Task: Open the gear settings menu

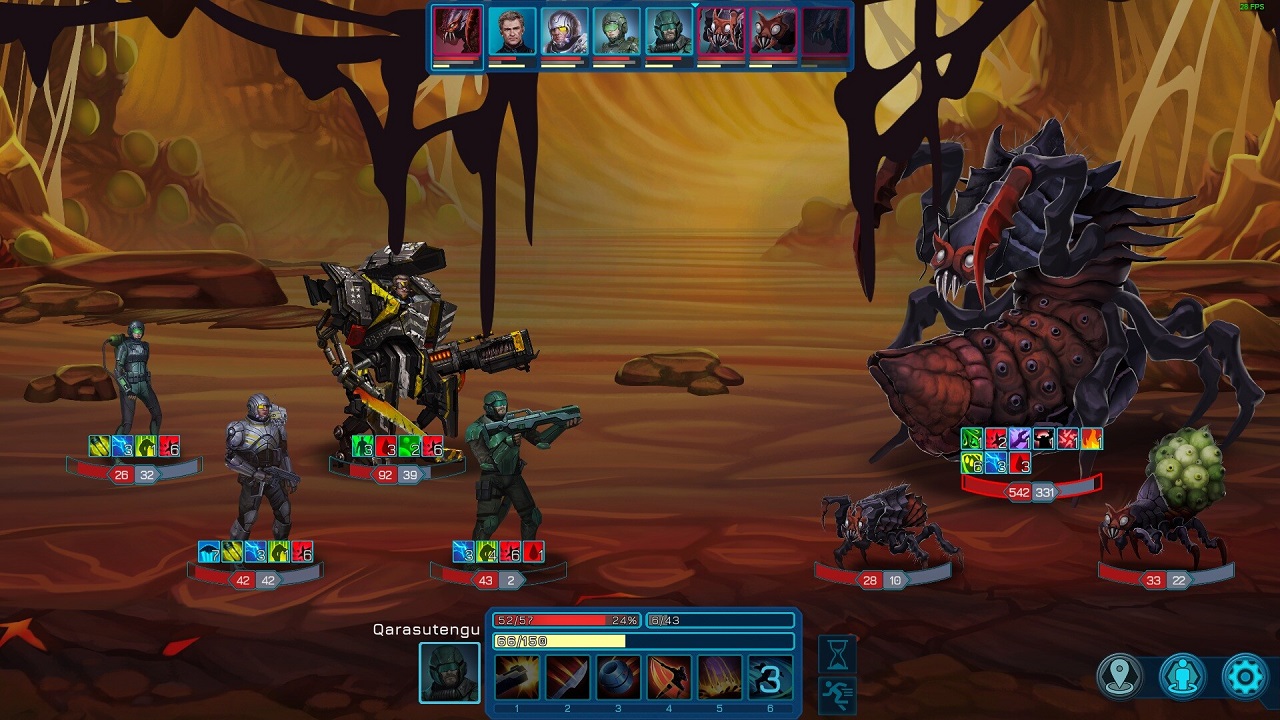Action: click(x=1245, y=677)
